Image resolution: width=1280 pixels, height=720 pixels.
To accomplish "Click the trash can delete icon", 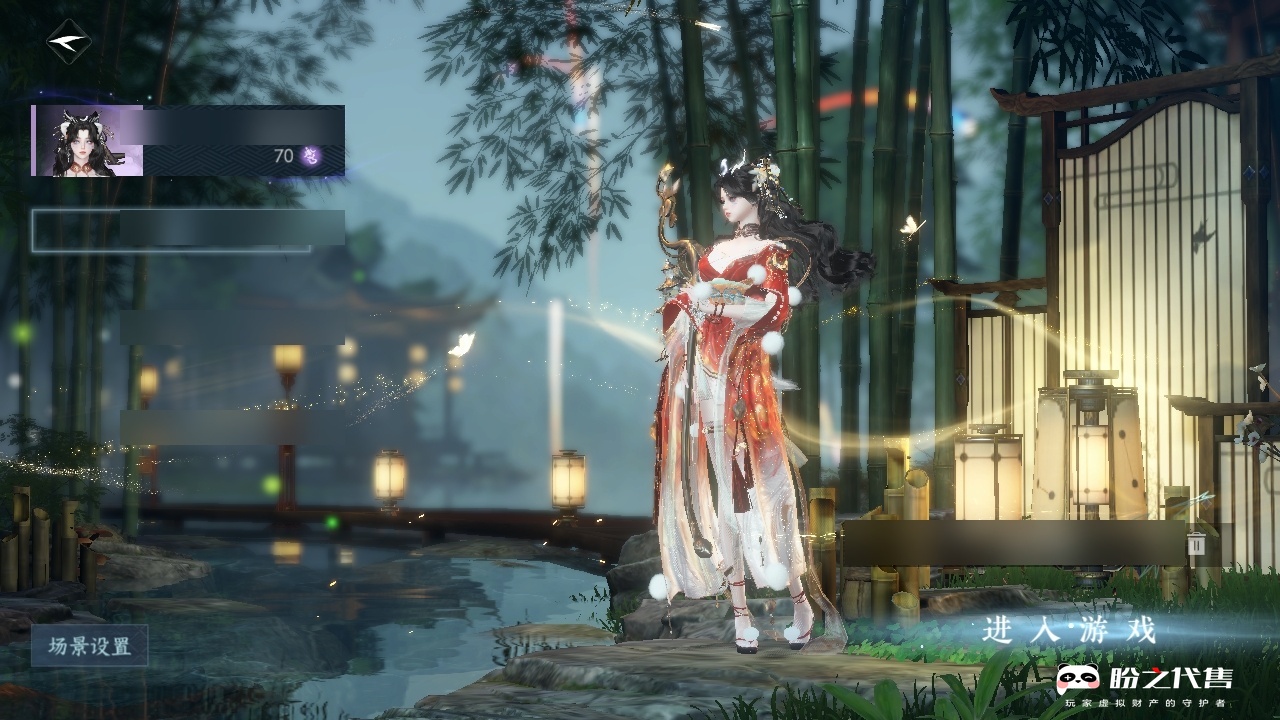I will 1196,543.
